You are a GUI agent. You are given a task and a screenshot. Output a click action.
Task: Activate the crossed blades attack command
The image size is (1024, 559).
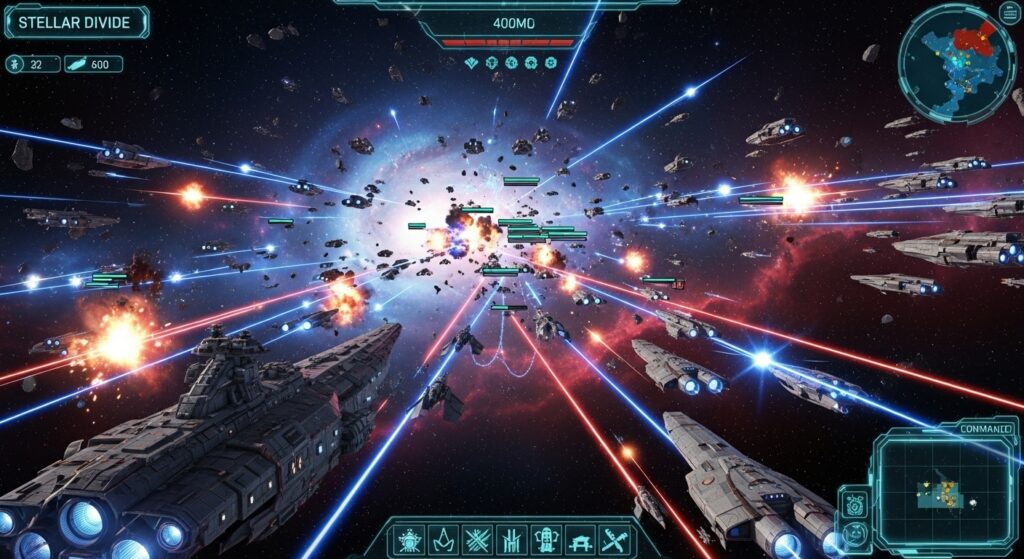click(477, 537)
